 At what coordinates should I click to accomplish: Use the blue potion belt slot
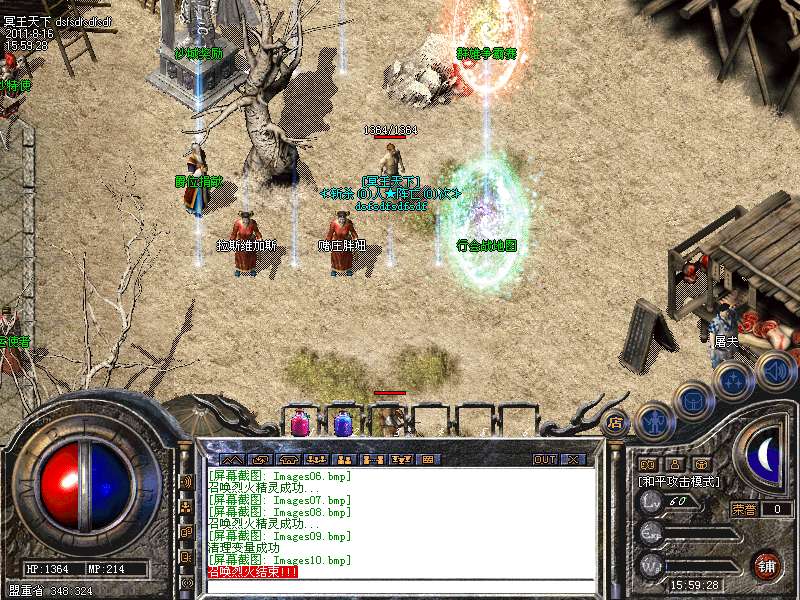(343, 424)
